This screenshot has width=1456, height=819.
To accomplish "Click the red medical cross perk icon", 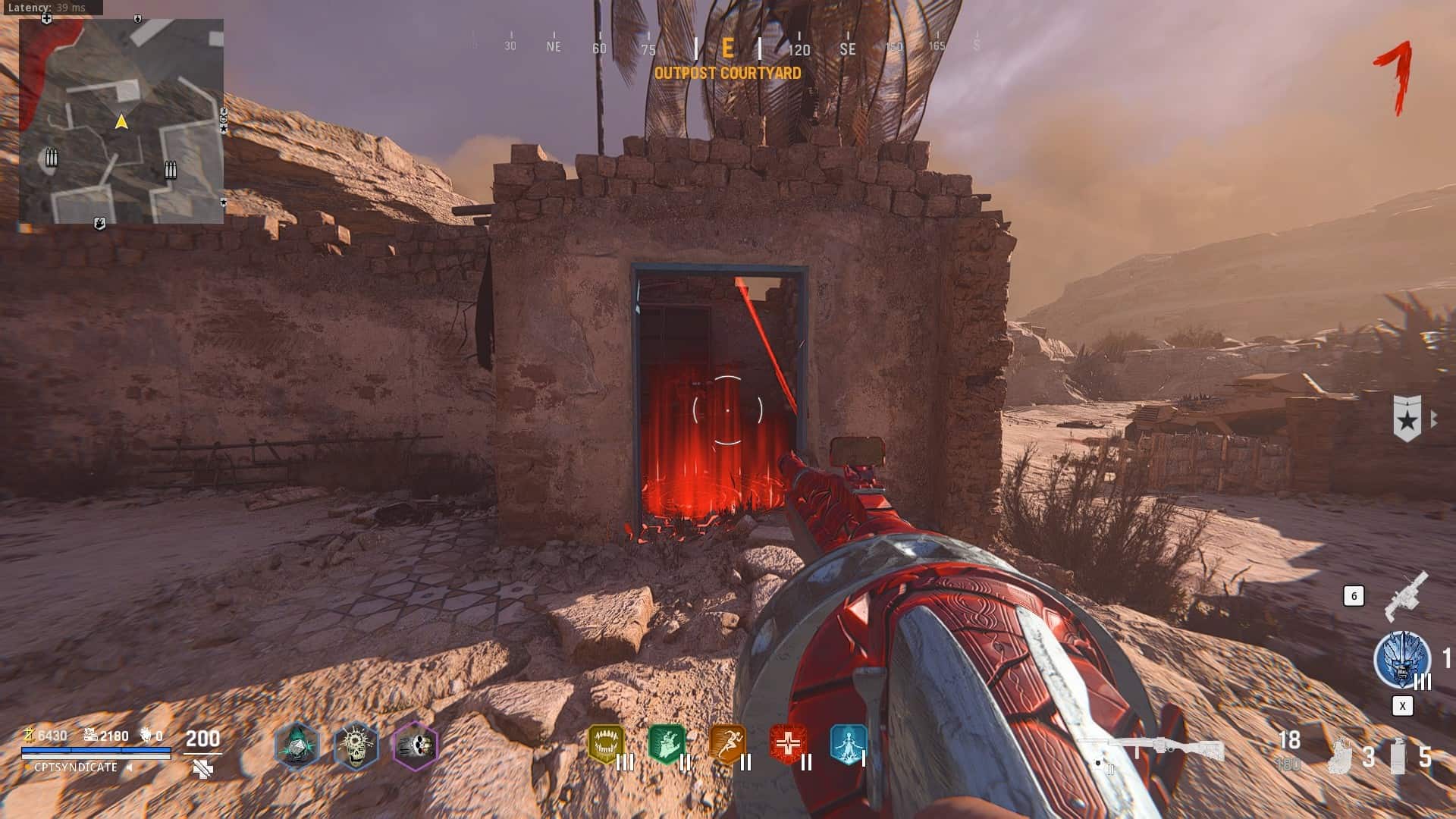I will [x=788, y=744].
